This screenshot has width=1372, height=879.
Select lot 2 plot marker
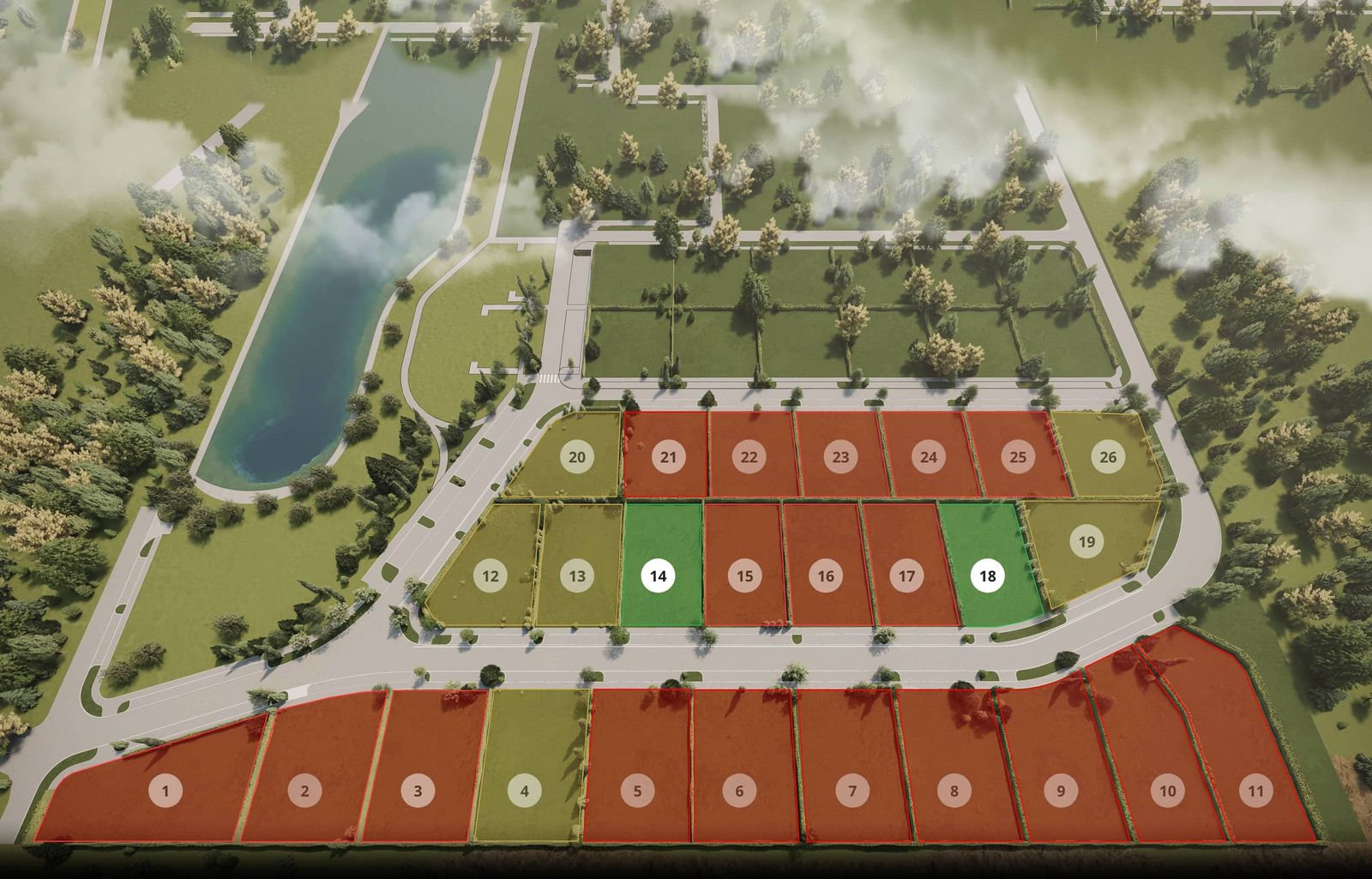[x=304, y=791]
